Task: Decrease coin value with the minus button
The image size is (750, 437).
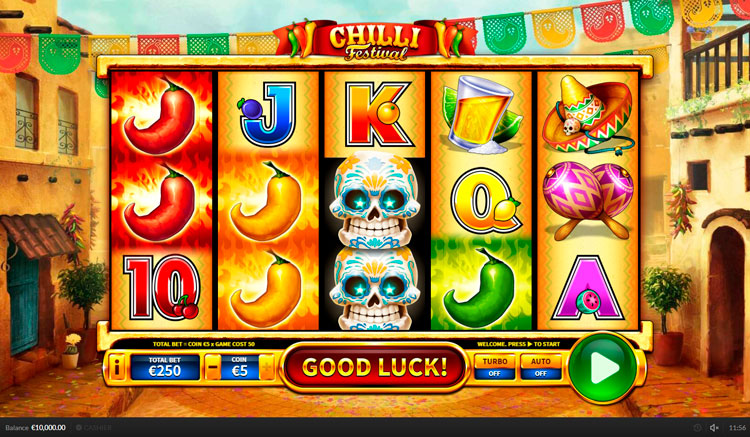Action: click(x=213, y=367)
